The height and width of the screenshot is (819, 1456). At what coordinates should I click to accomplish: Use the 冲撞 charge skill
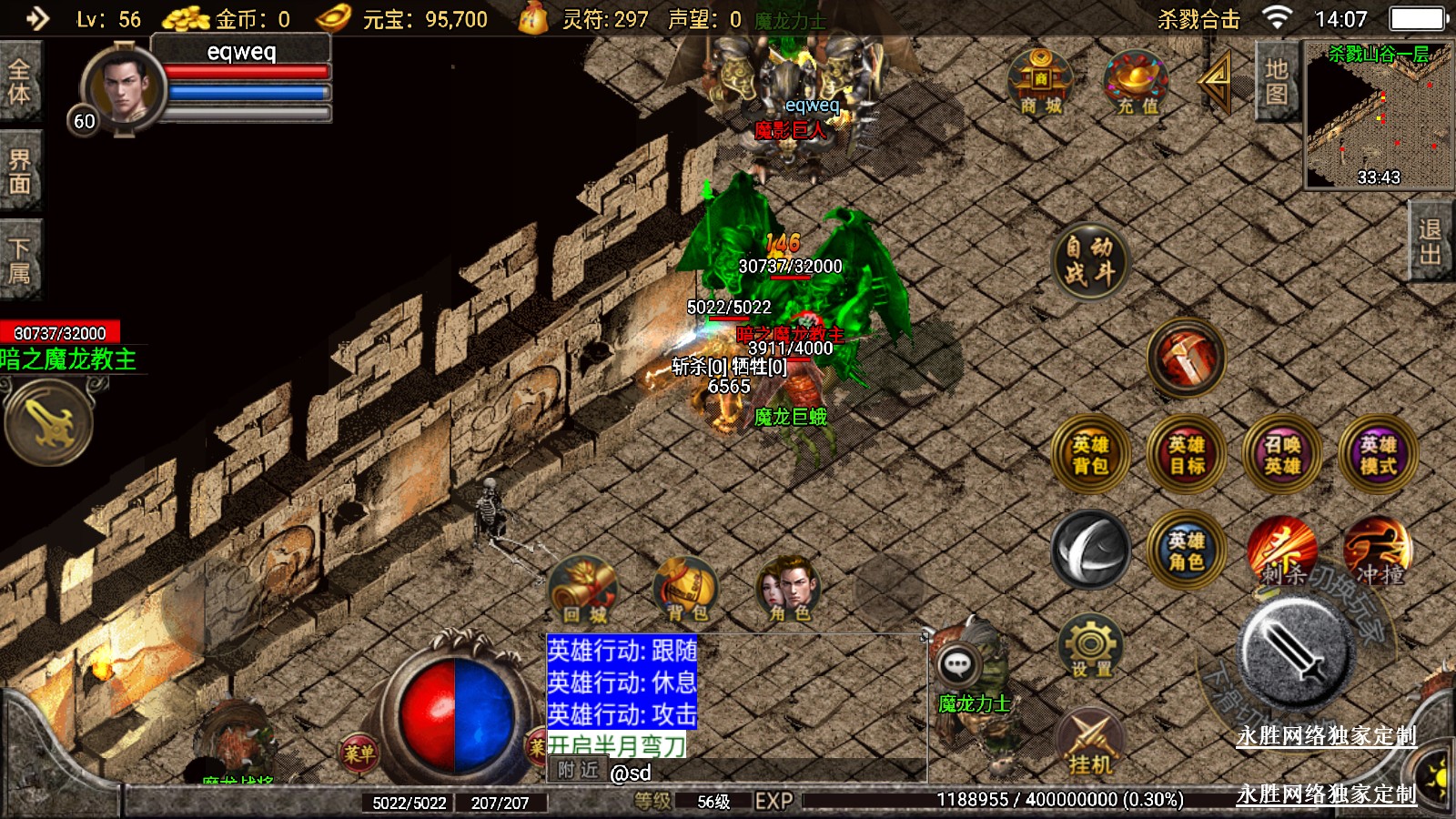[x=1378, y=551]
